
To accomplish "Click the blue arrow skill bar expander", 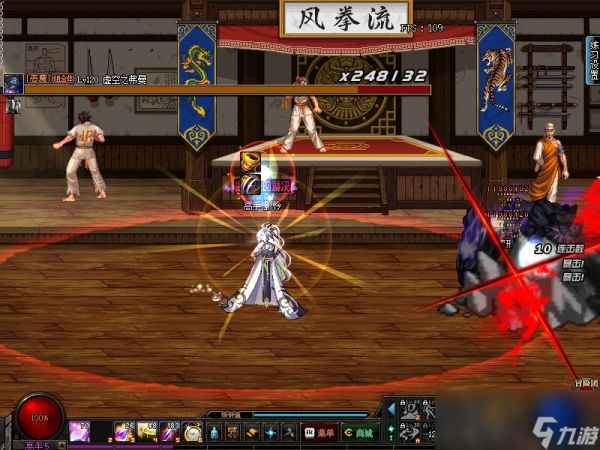I will click(390, 409).
